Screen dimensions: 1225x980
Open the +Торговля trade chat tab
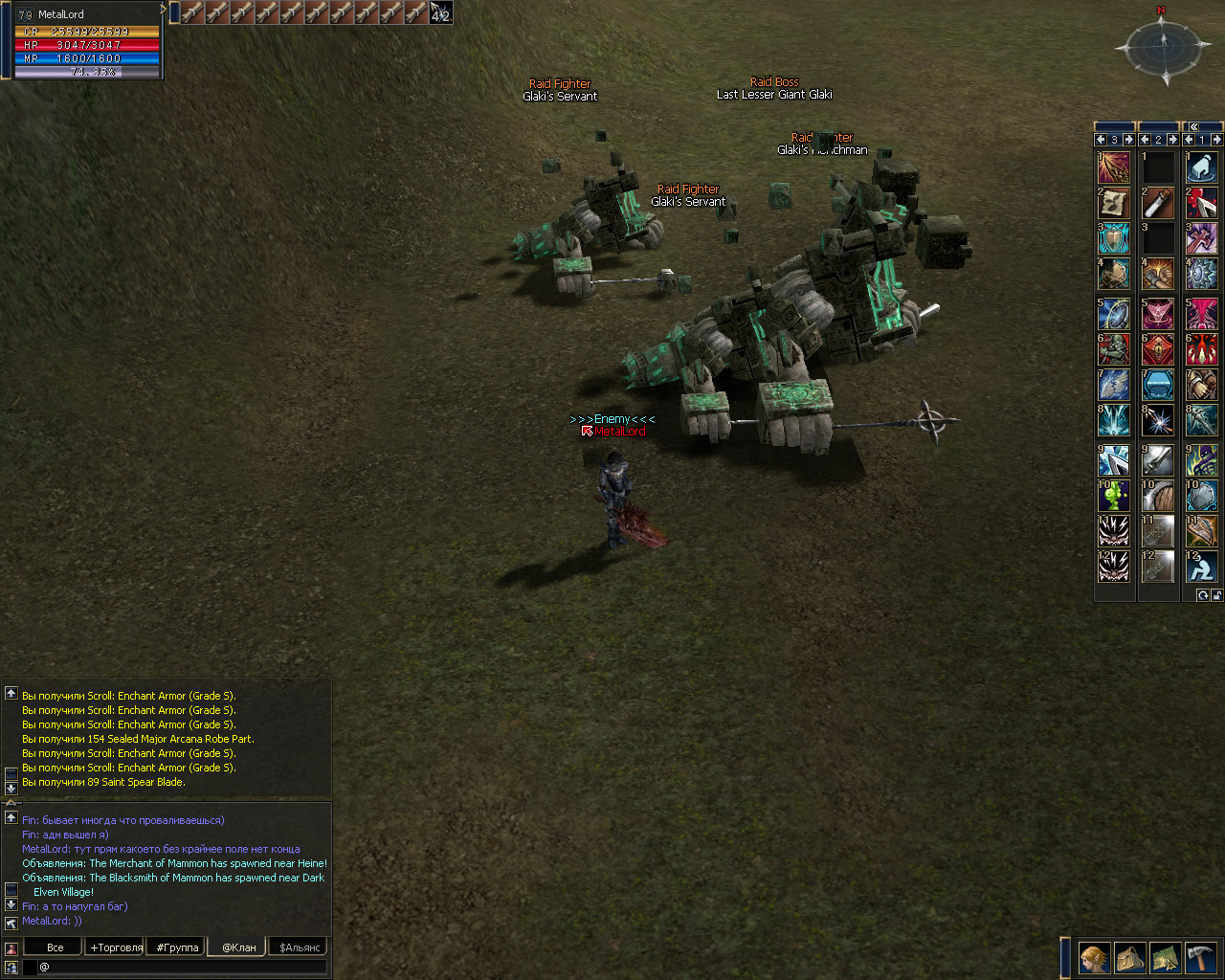(x=116, y=947)
